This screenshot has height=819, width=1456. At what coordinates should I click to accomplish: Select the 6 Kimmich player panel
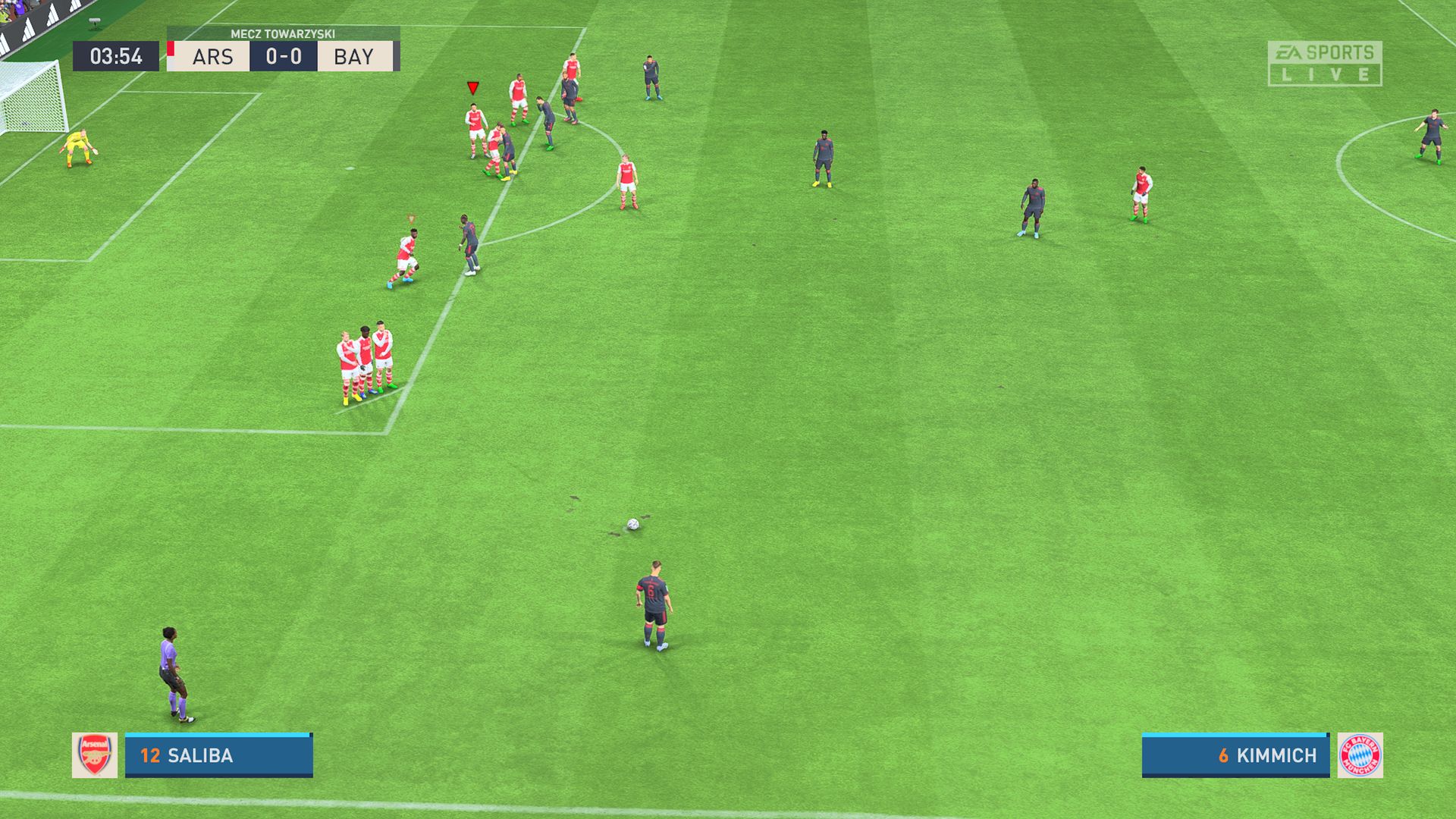click(1235, 755)
